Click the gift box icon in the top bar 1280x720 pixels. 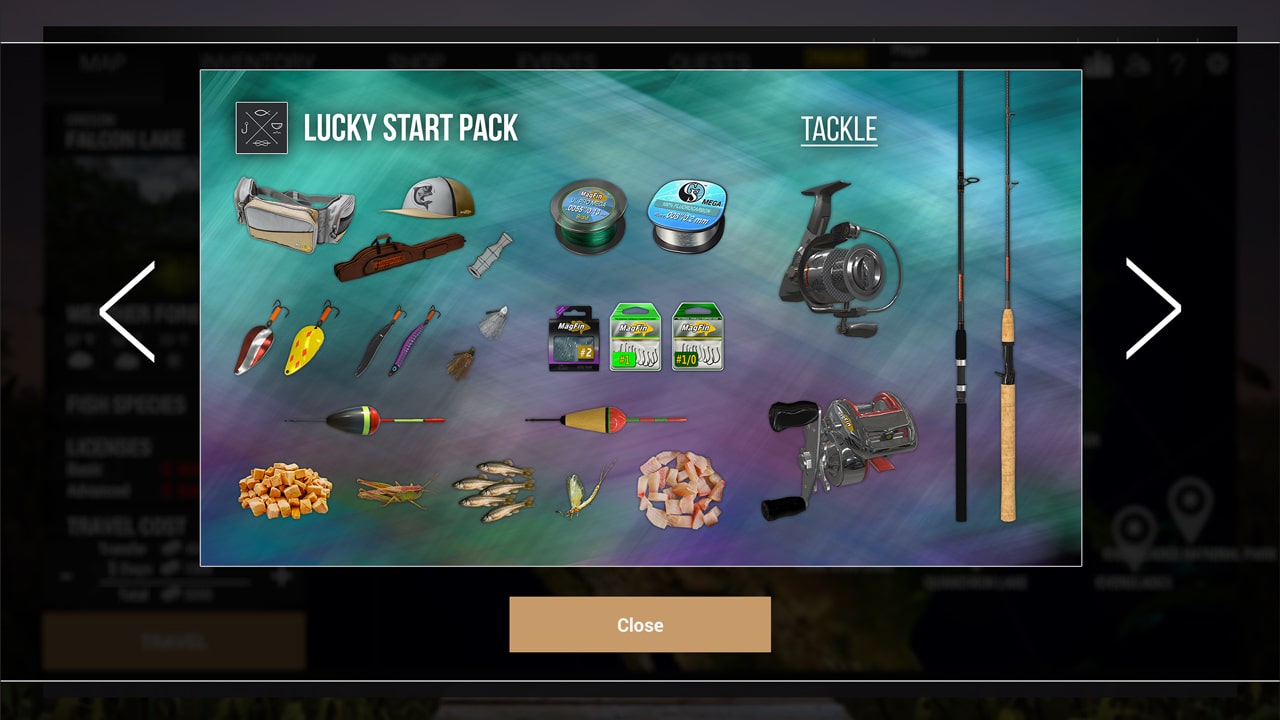[1100, 63]
